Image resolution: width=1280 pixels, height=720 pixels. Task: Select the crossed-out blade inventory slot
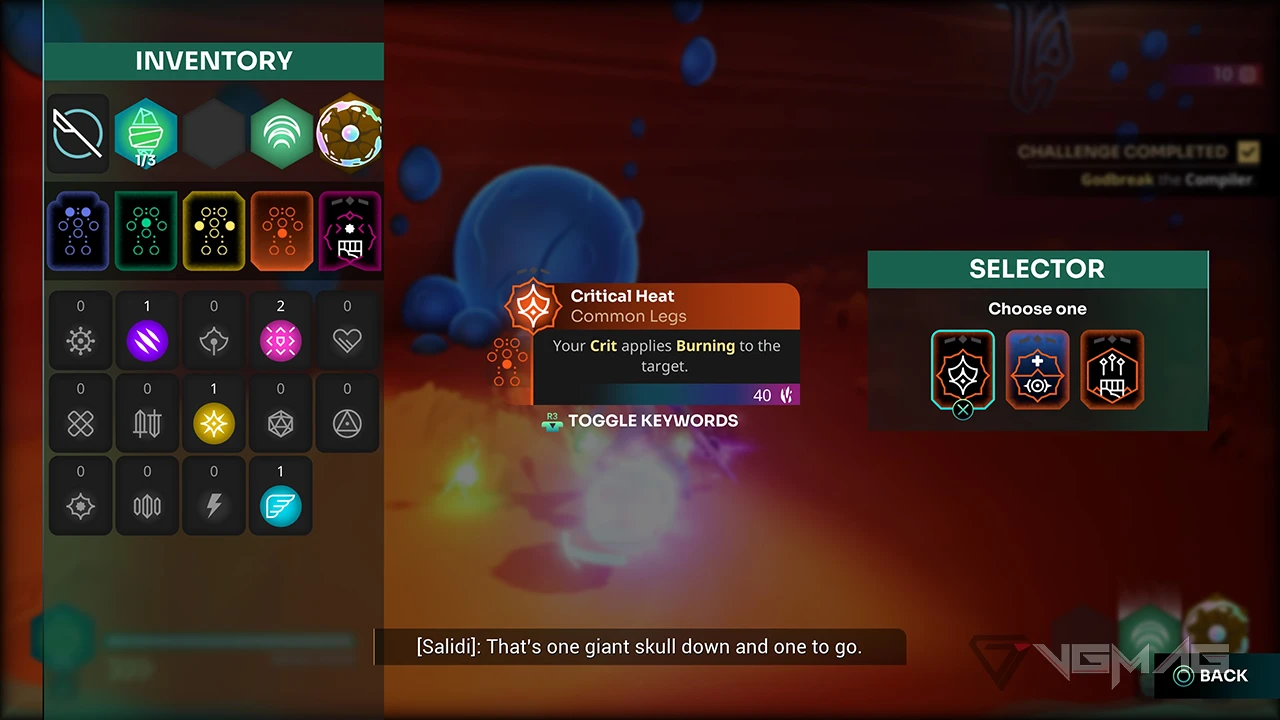point(78,134)
